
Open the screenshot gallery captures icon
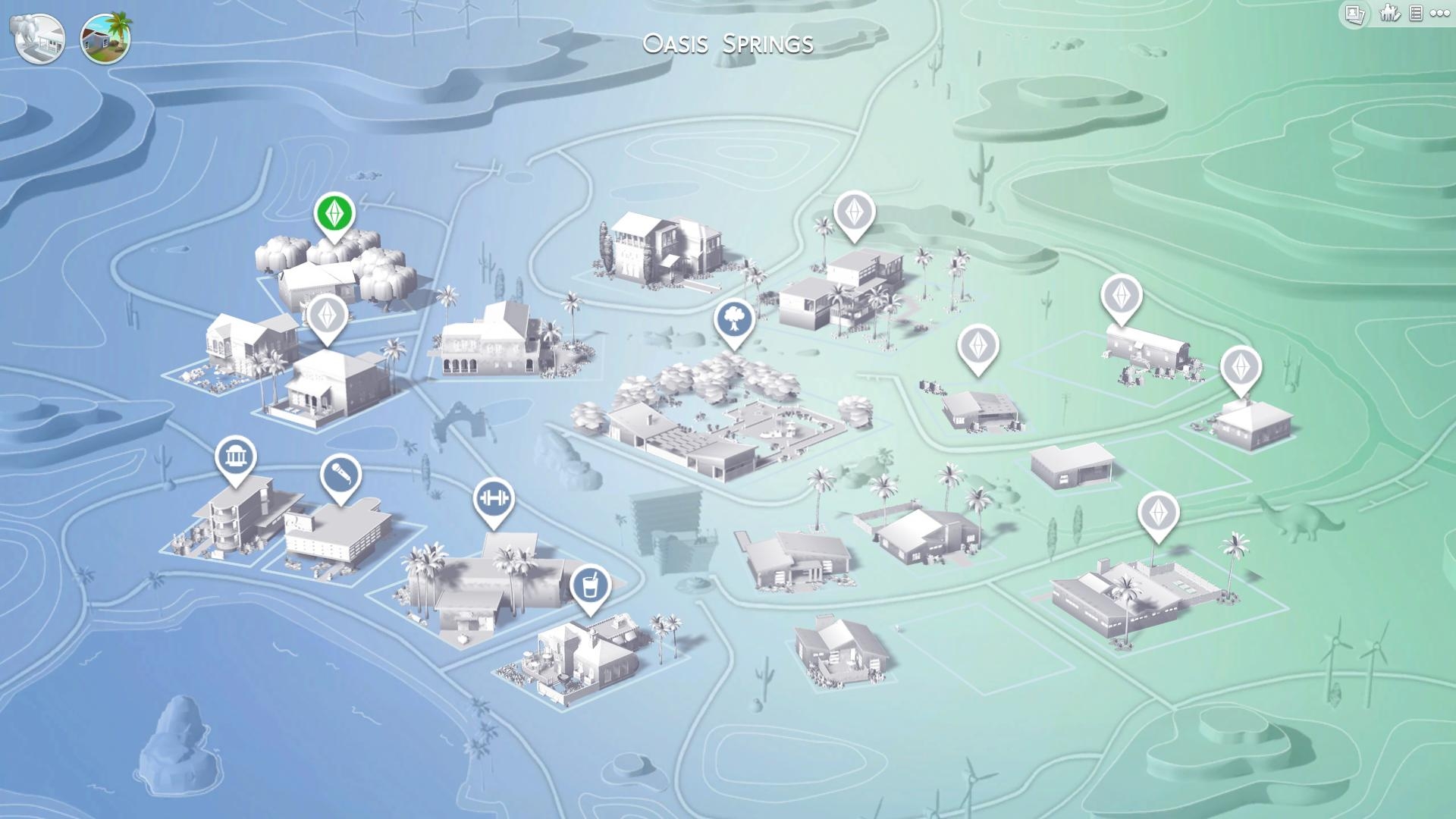[1354, 13]
